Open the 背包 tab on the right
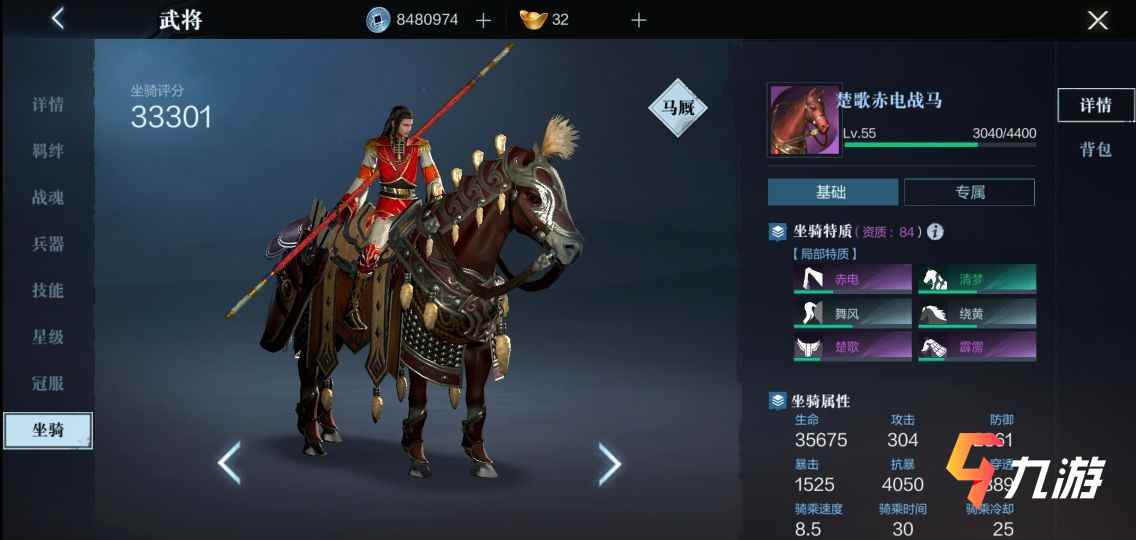The width and height of the screenshot is (1136, 540). [x=1095, y=150]
